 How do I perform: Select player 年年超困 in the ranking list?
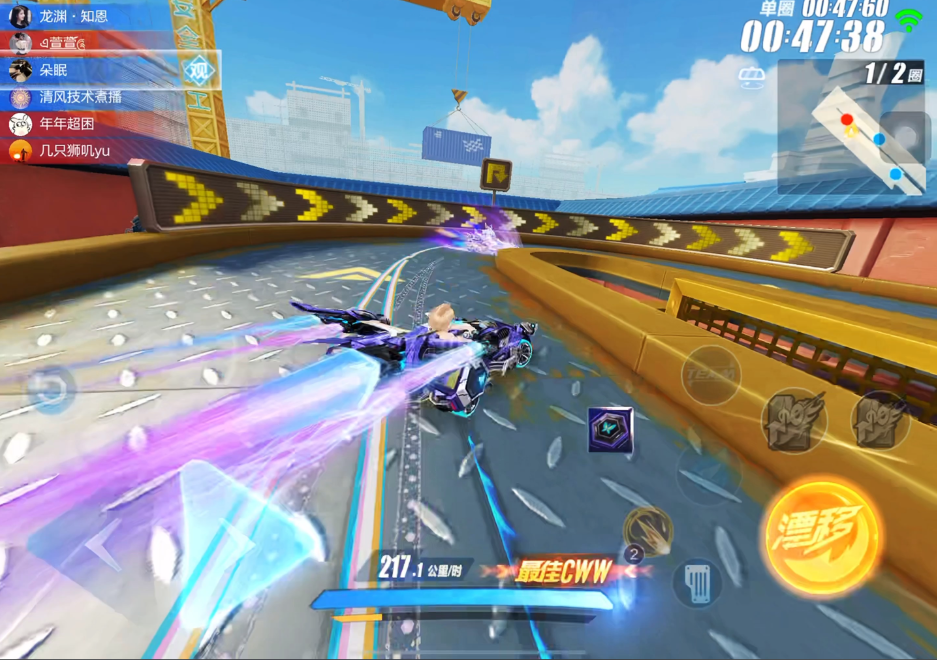tap(66, 124)
